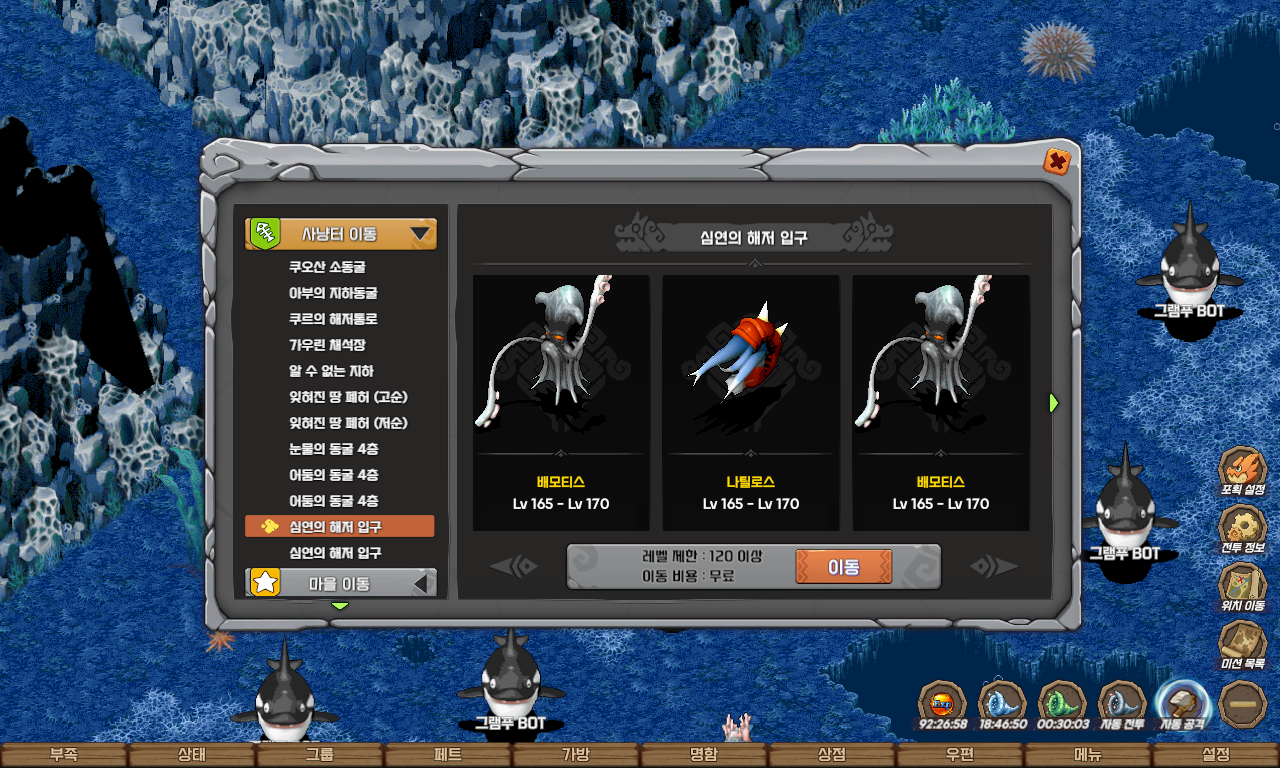
Task: Show next monsters with the green arrow
Action: pyautogui.click(x=1053, y=403)
